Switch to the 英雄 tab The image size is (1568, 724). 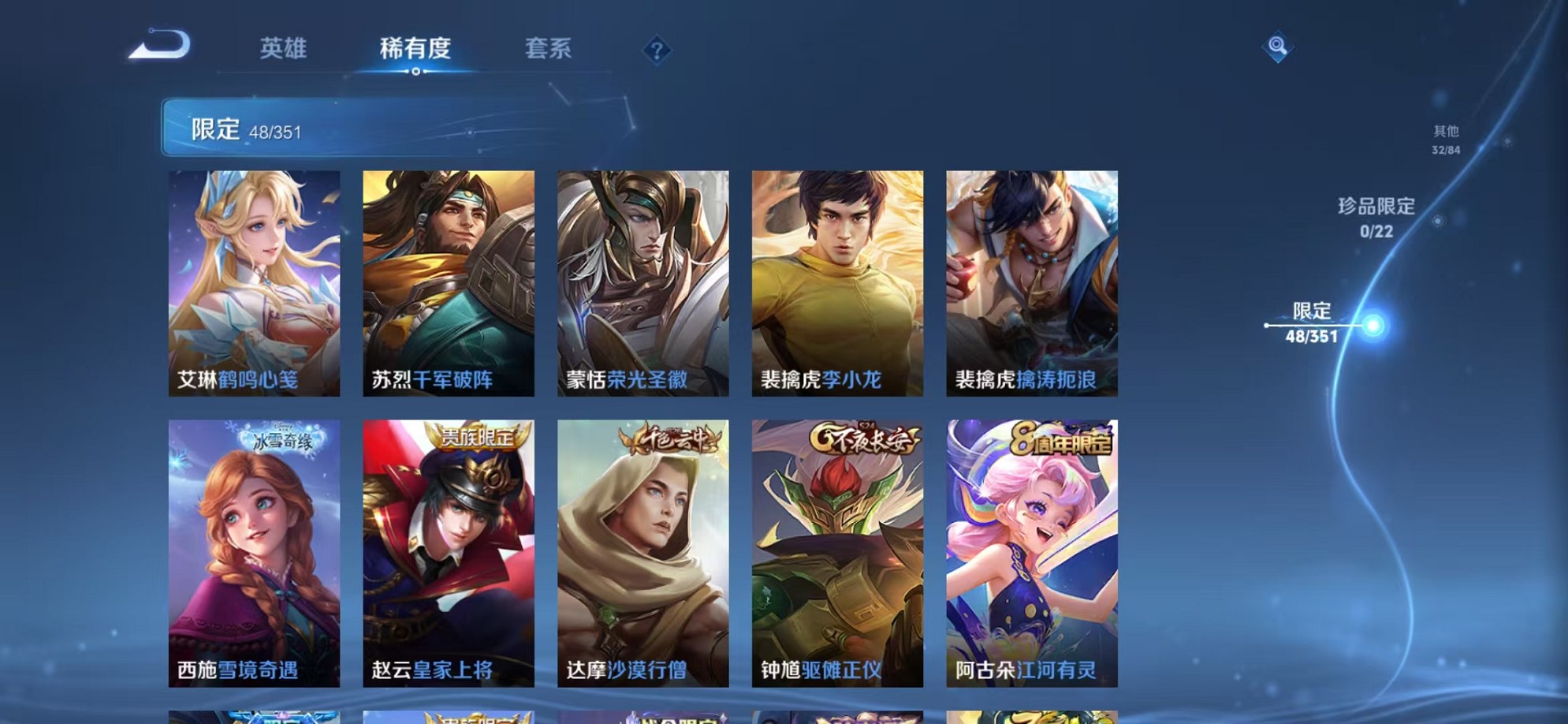coord(285,49)
